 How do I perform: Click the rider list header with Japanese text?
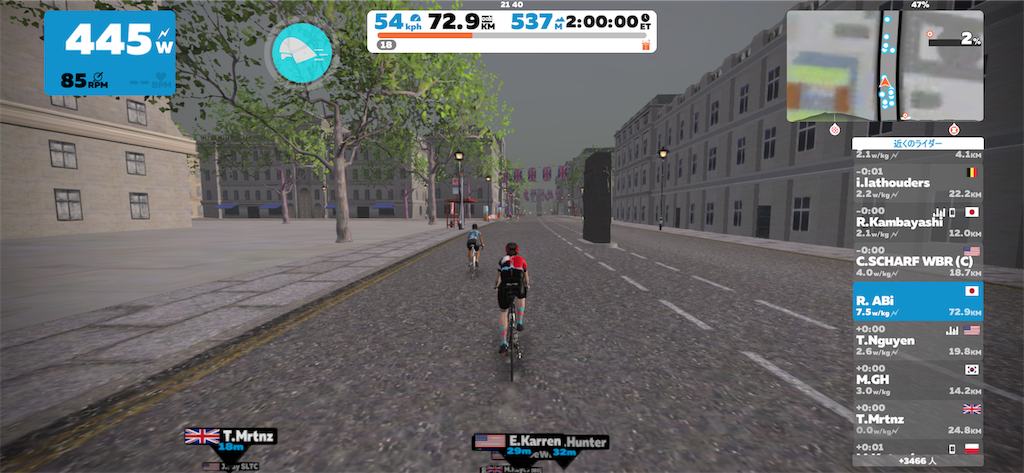tap(917, 143)
